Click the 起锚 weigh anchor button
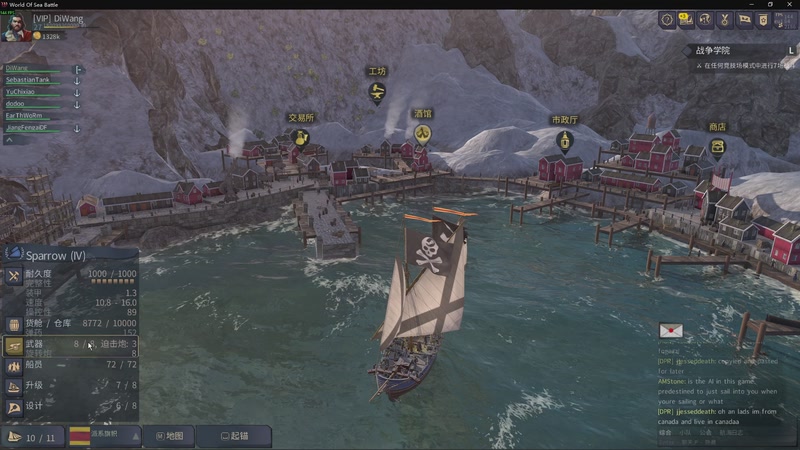Viewport: 800px width, 450px height. click(233, 436)
